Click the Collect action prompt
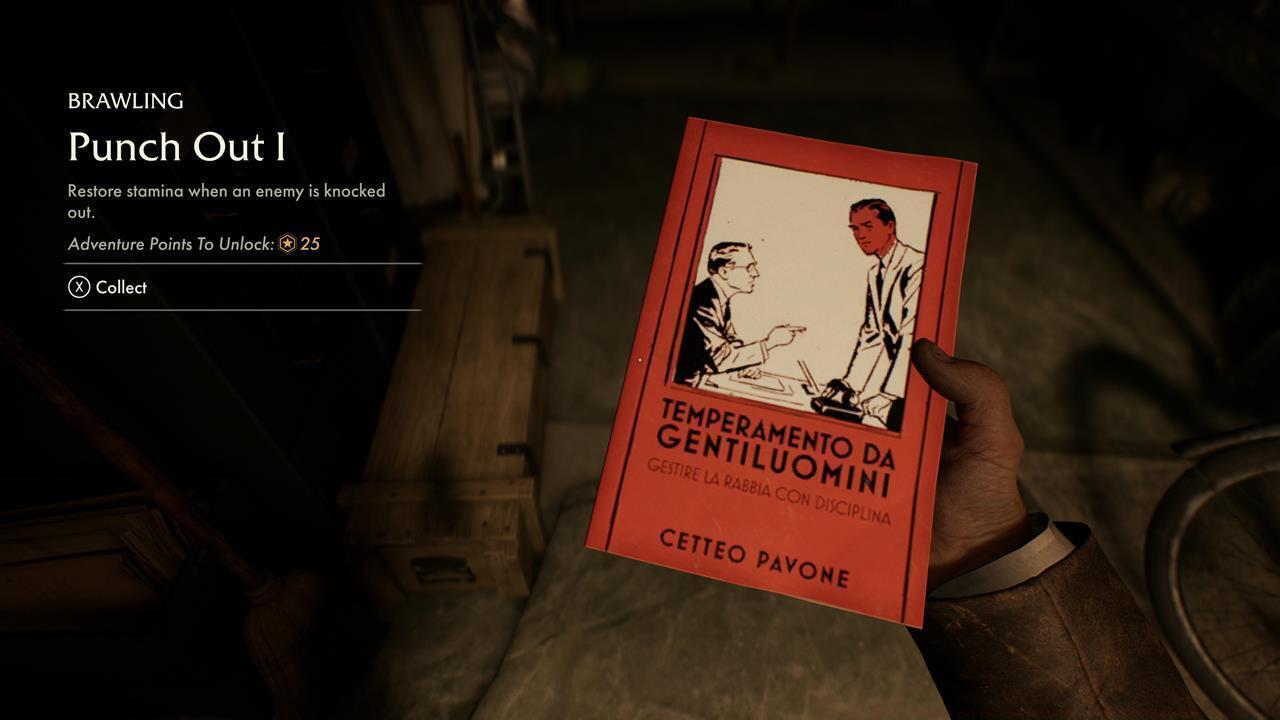Screen dimensions: 1280x720 [121, 287]
